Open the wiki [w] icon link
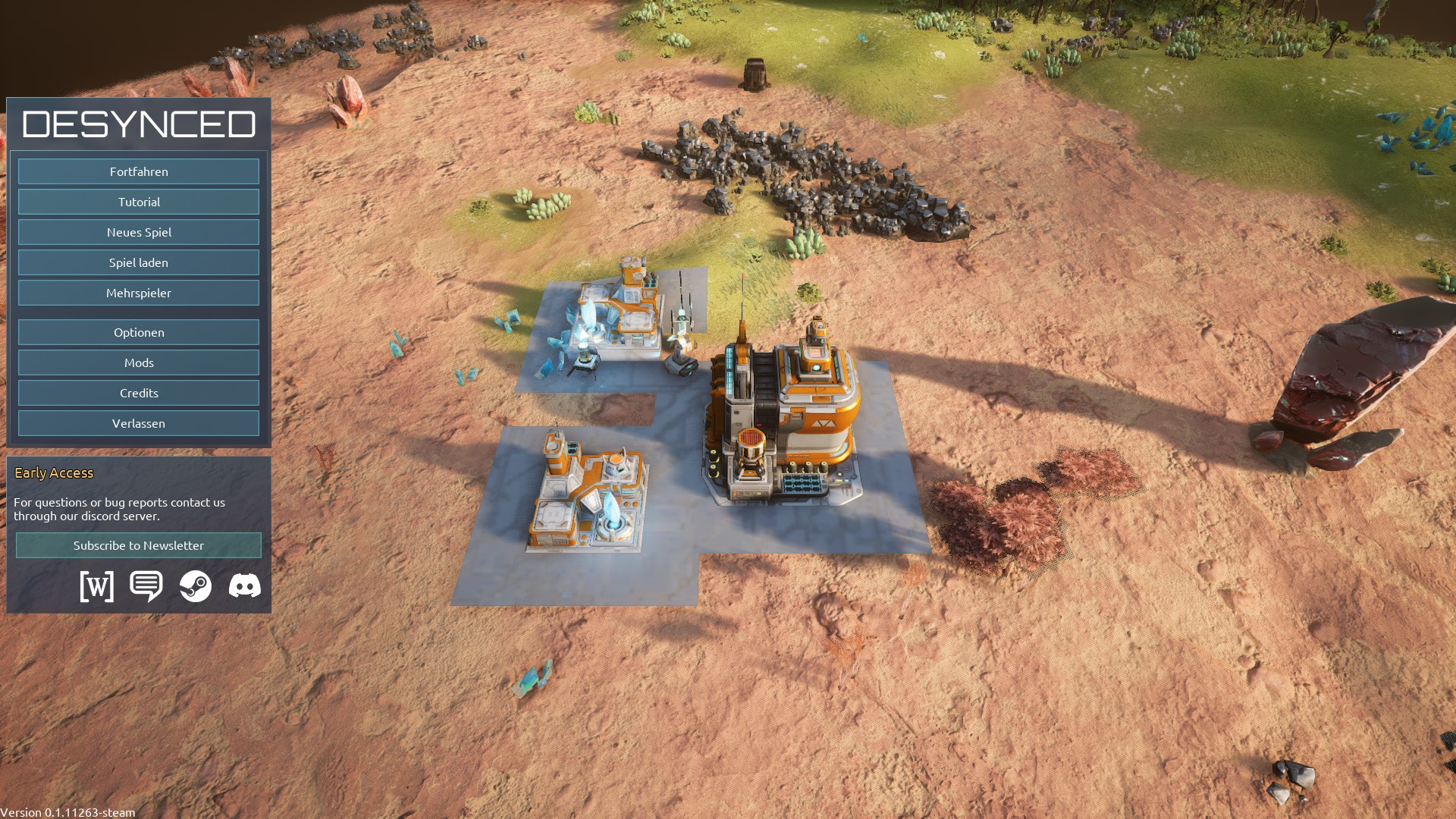This screenshot has width=1456, height=819. tap(97, 586)
